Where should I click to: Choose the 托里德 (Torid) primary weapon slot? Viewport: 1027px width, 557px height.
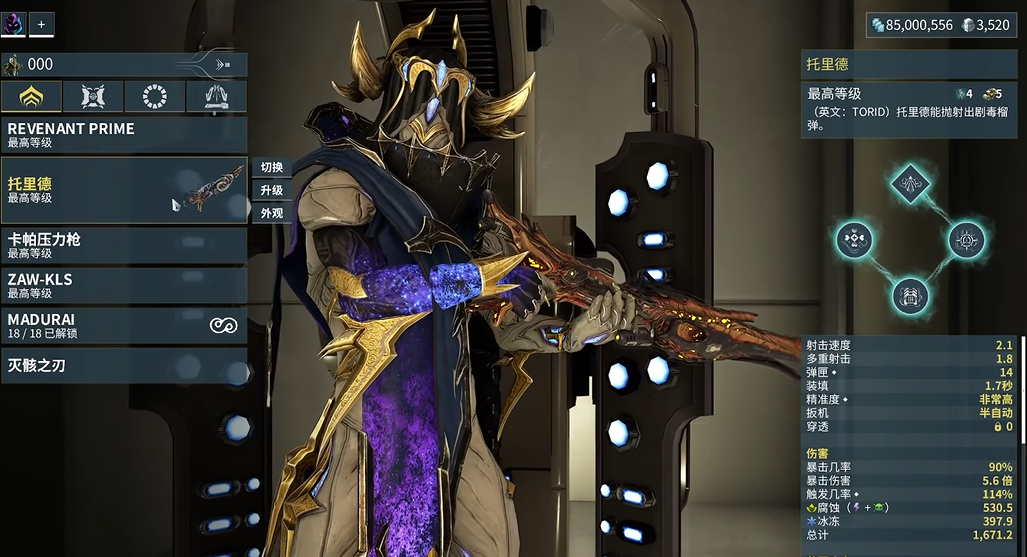pyautogui.click(x=123, y=190)
